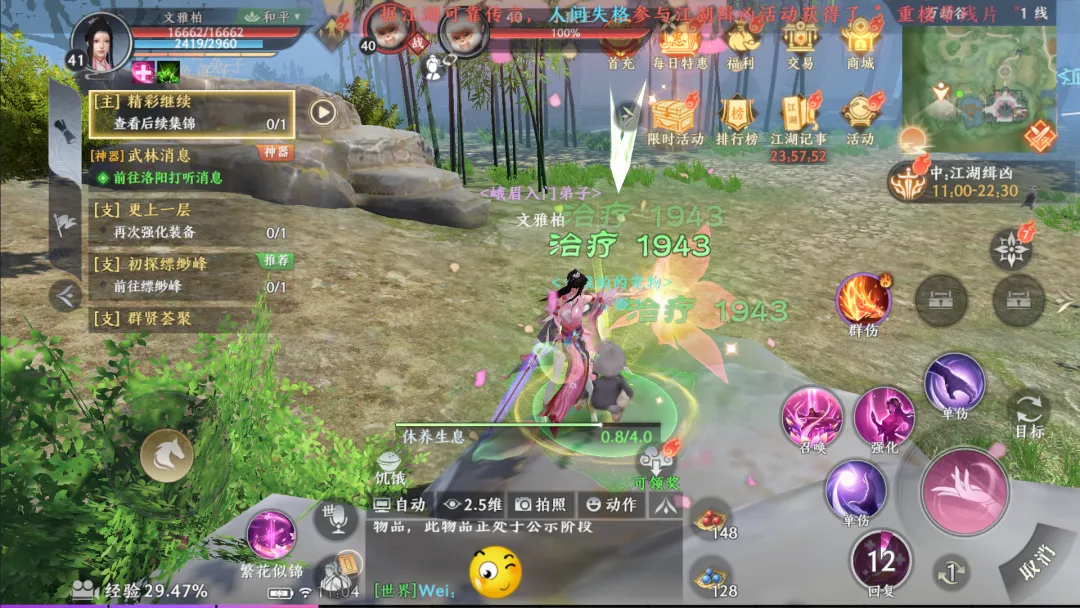The height and width of the screenshot is (608, 1080).
Task: Open the 福利 welfare menu
Action: (741, 44)
